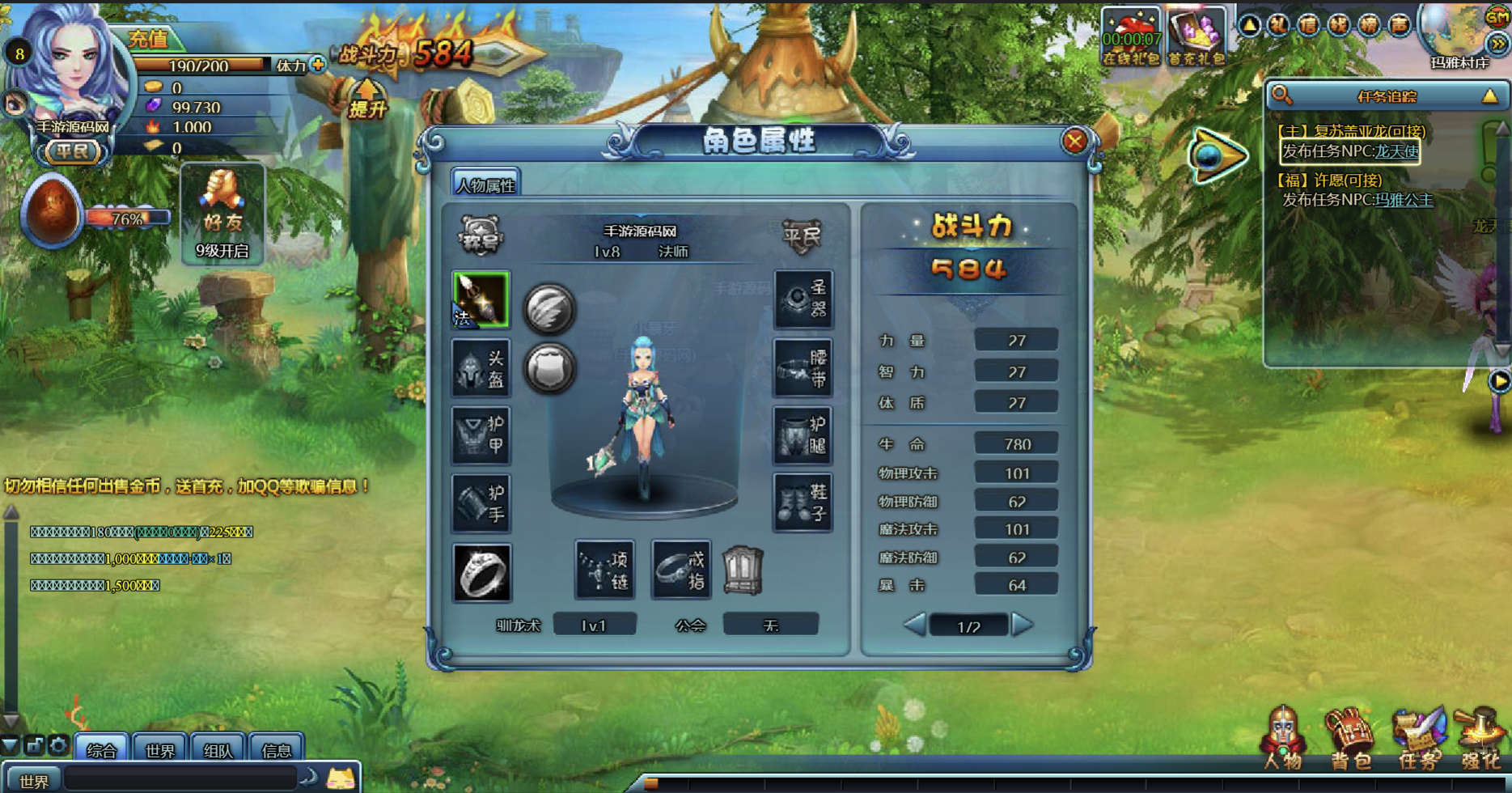Viewport: 1512px width, 793px height.
Task: Follow the 玛雅公主 quest NPC link
Action: 1404,200
